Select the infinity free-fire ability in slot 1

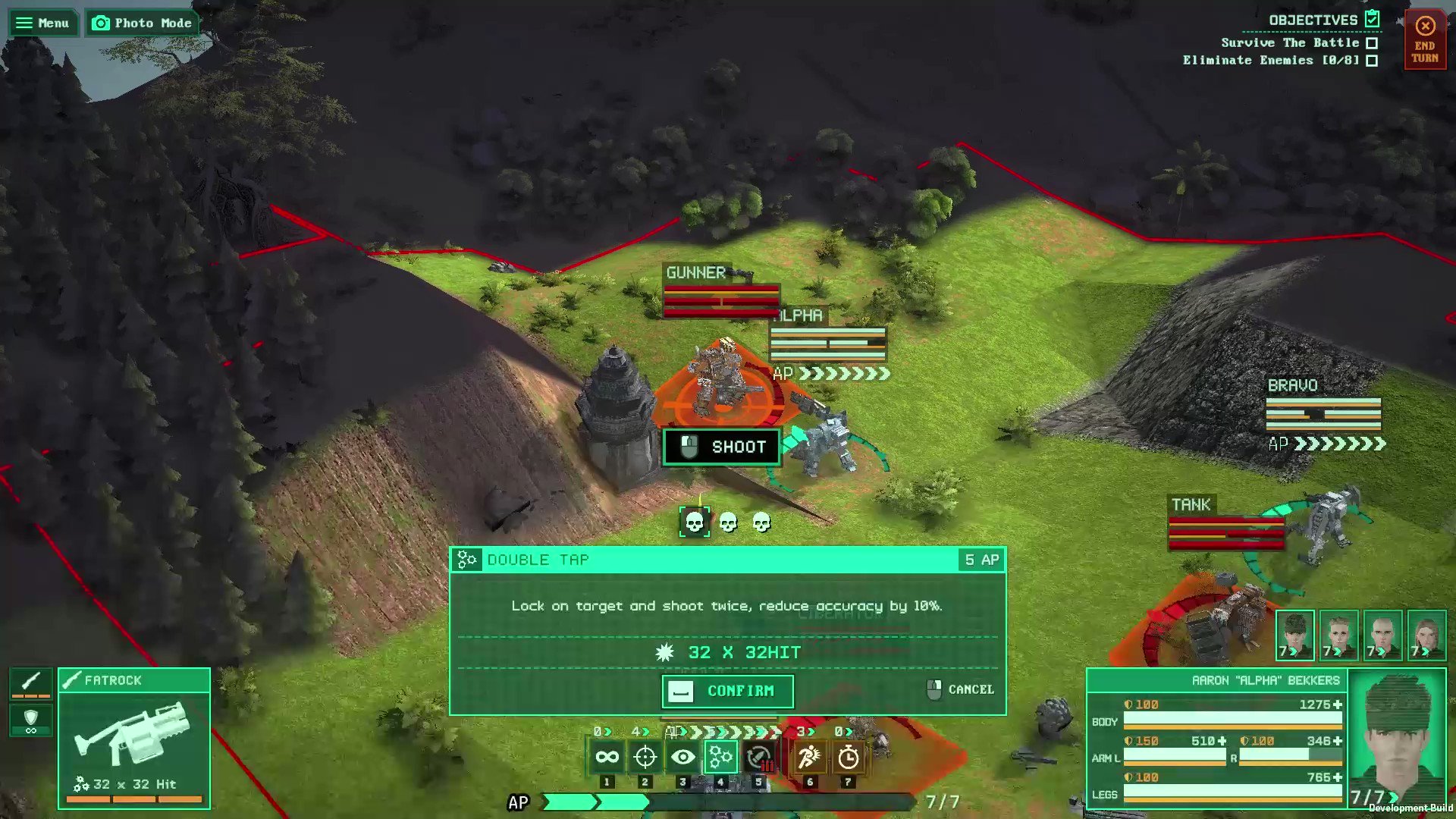click(x=607, y=756)
